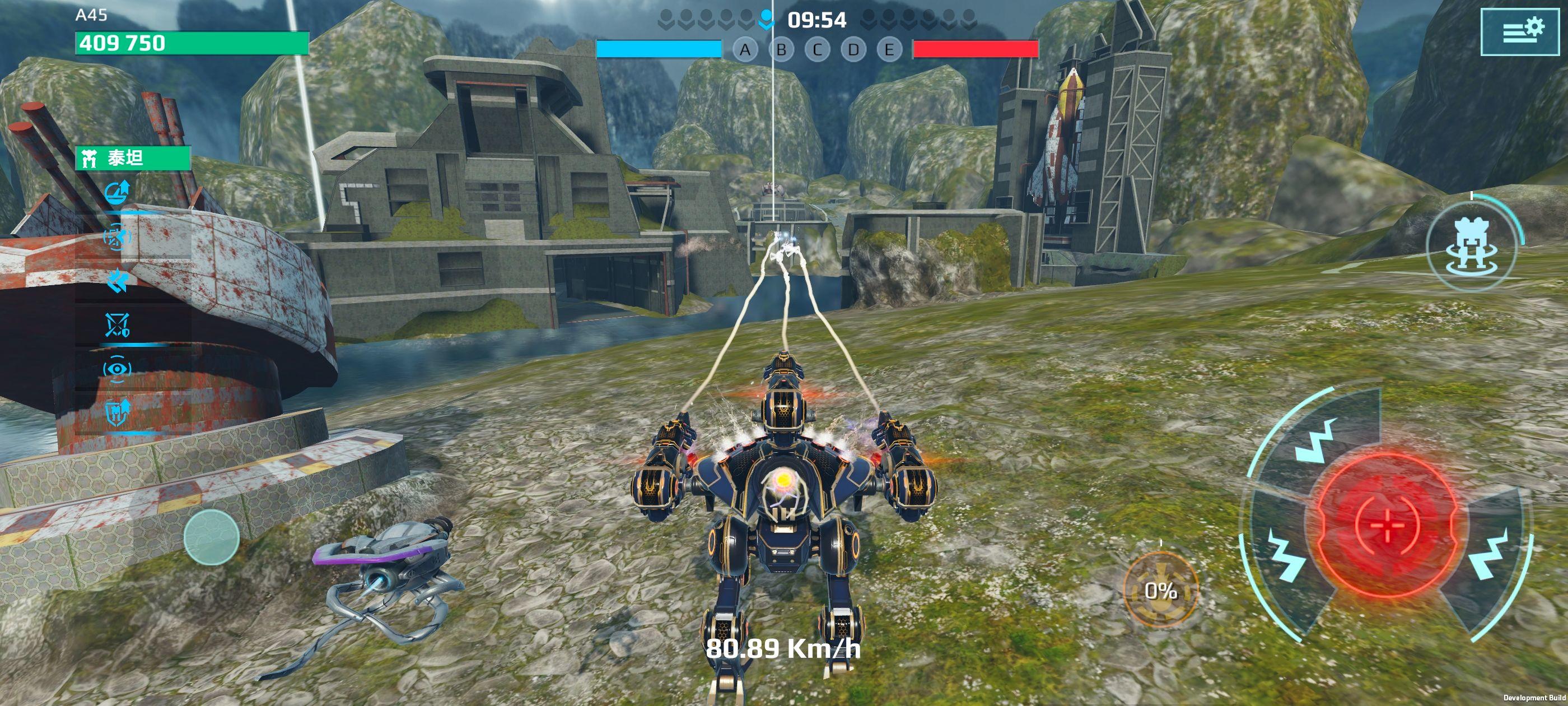
Task: Activate the eye scan ability icon
Action: pyautogui.click(x=116, y=369)
